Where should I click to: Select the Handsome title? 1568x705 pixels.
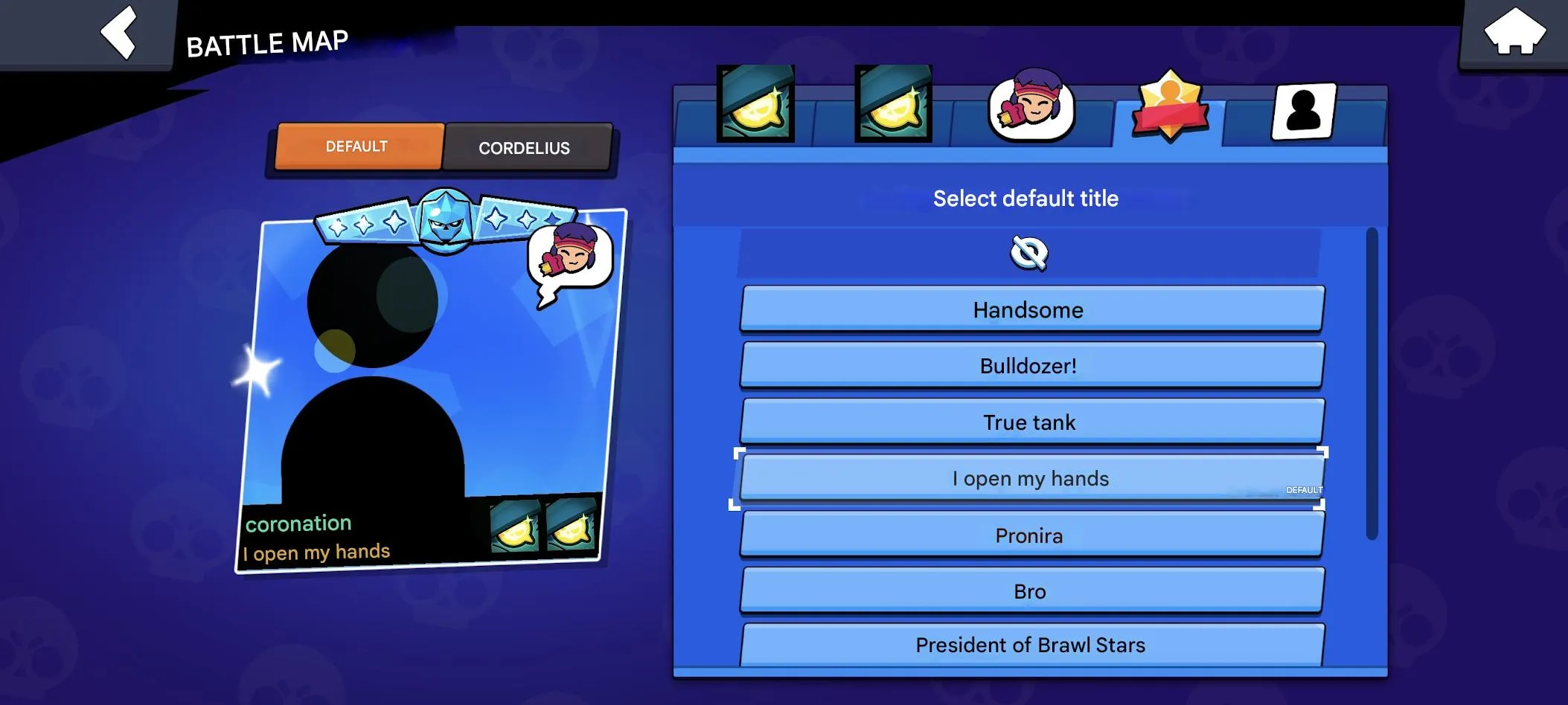(x=1031, y=309)
